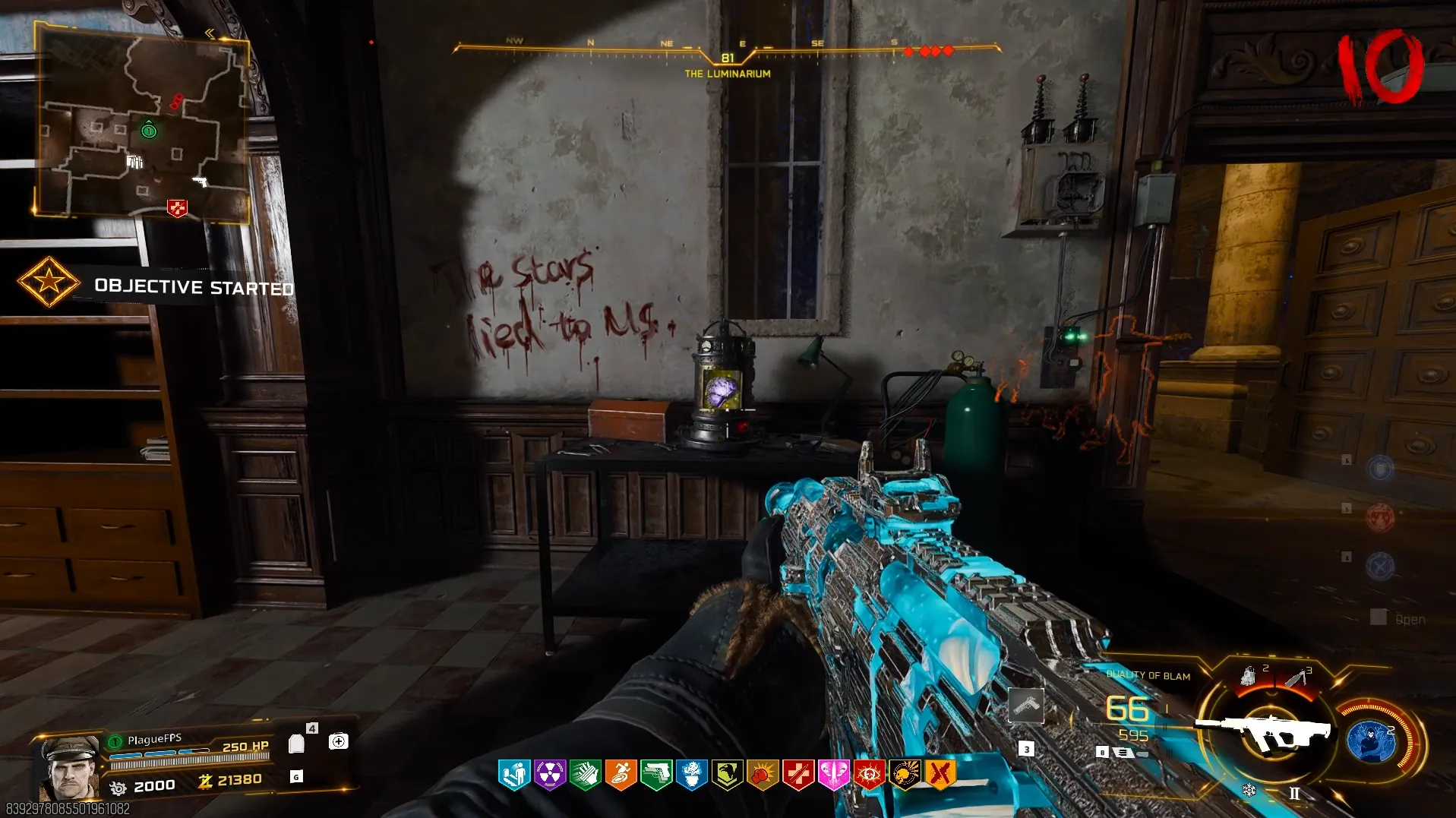Select the boxing glove perk icon

pyautogui.click(x=763, y=775)
